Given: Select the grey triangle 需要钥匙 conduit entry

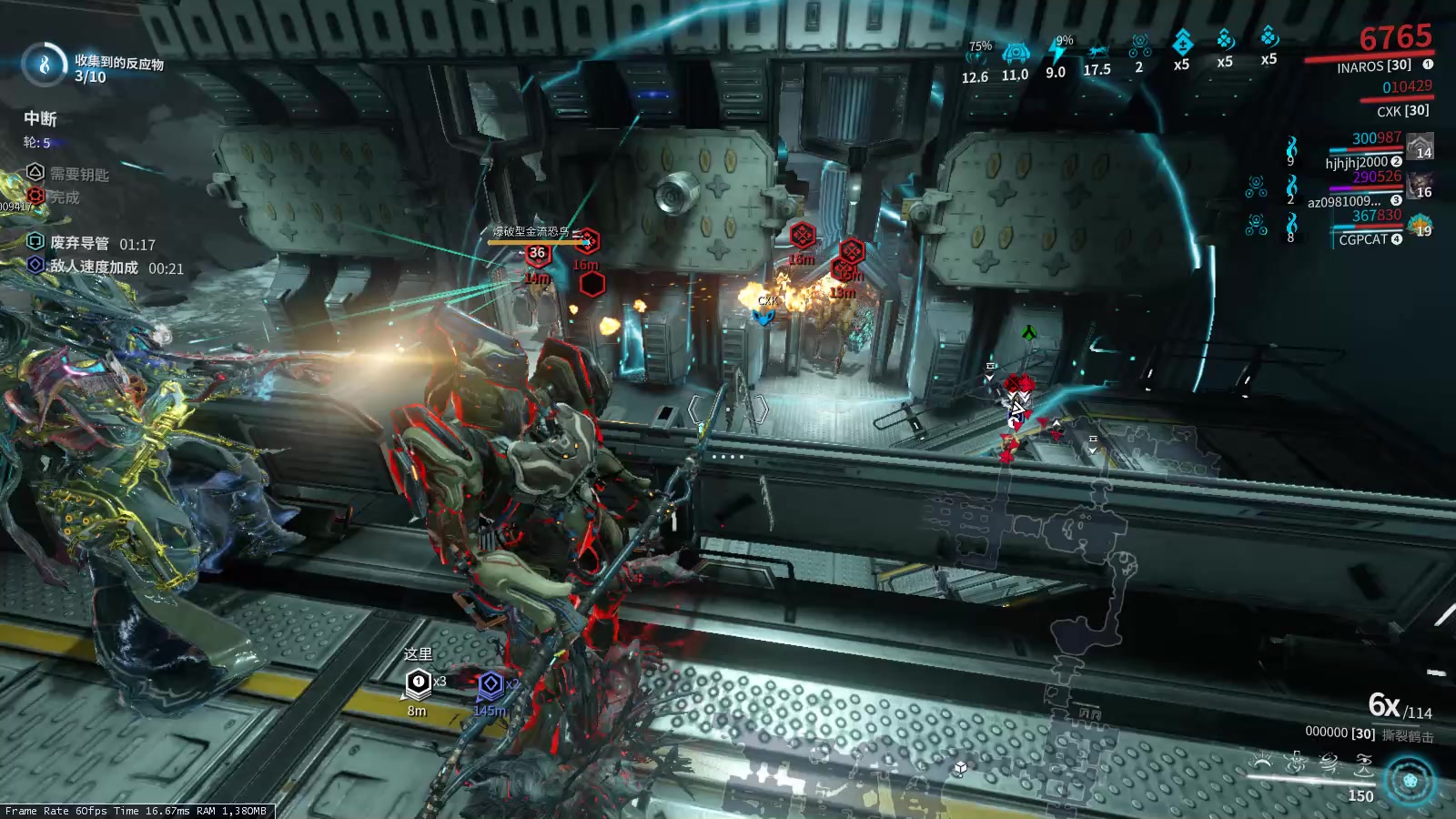Looking at the screenshot, I should [35, 172].
